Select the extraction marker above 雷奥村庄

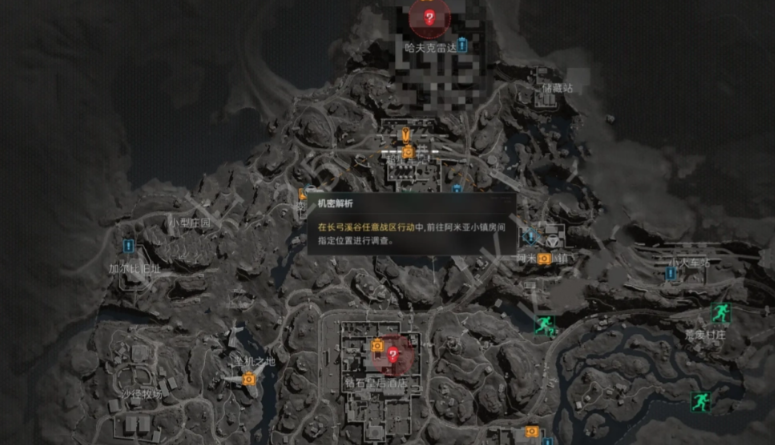click(x=720, y=312)
